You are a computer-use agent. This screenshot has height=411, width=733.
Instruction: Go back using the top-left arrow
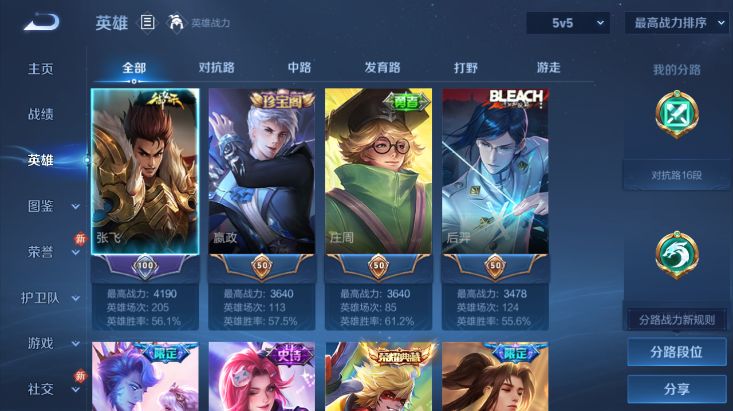click(41, 22)
